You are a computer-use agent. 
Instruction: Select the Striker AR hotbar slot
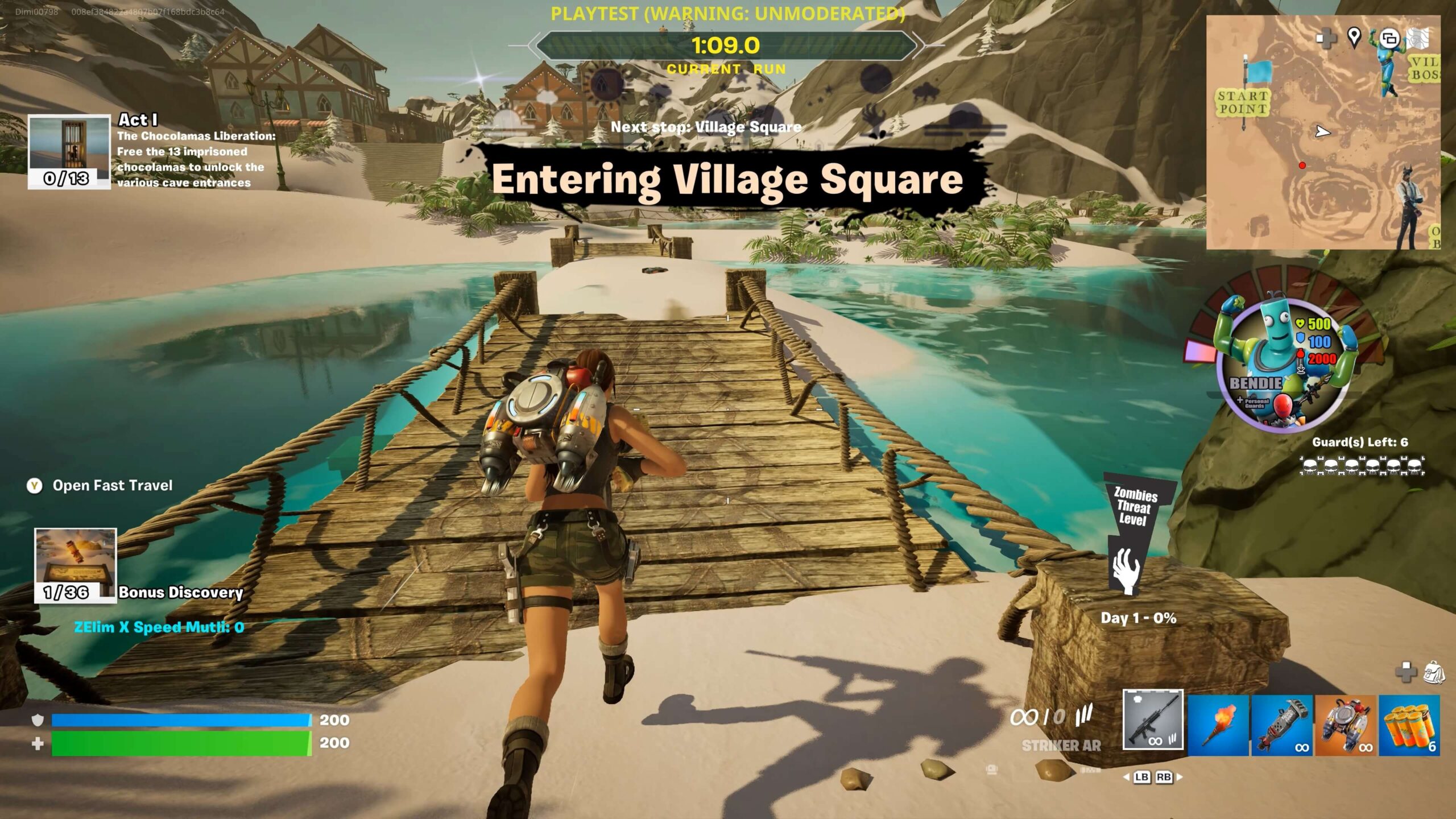coord(1153,719)
